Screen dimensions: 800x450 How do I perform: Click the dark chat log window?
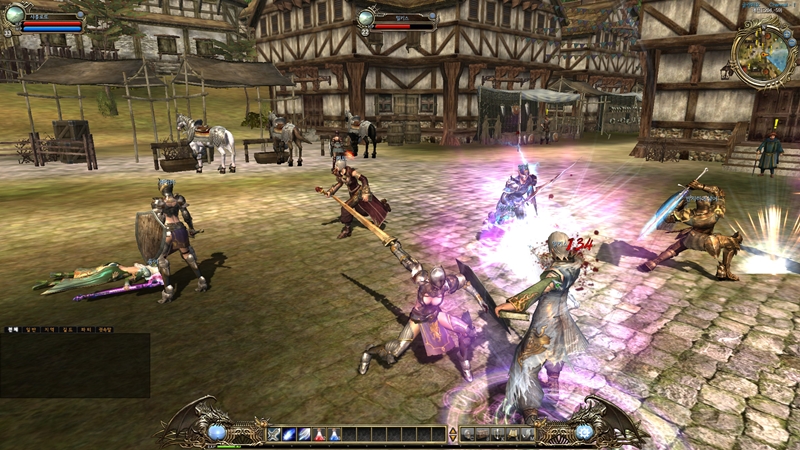pyautogui.click(x=75, y=365)
